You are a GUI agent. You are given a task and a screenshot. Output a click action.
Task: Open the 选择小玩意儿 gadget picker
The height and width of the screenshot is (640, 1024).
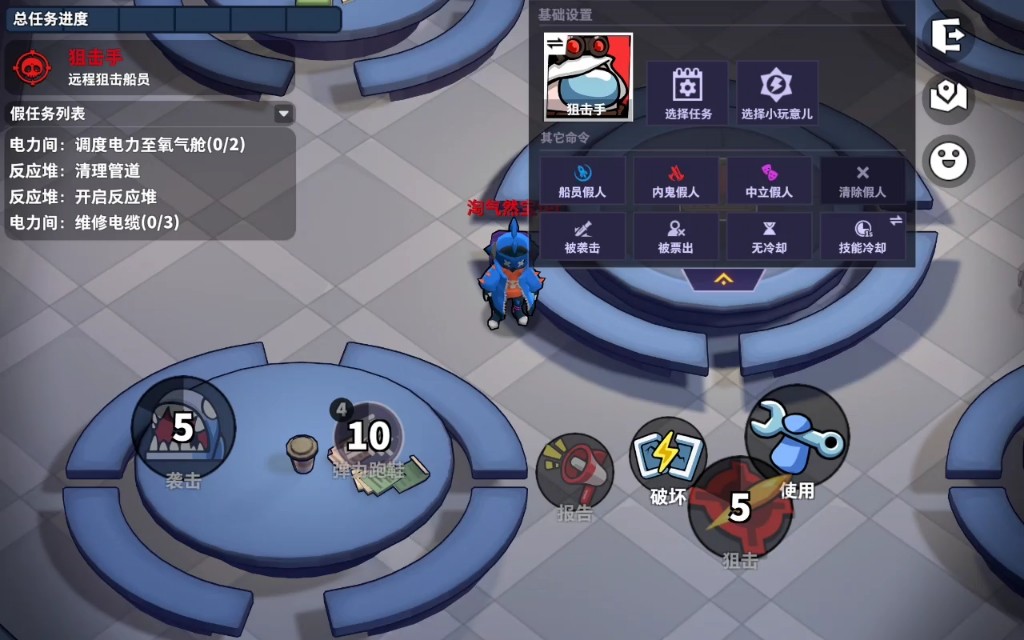coord(777,92)
